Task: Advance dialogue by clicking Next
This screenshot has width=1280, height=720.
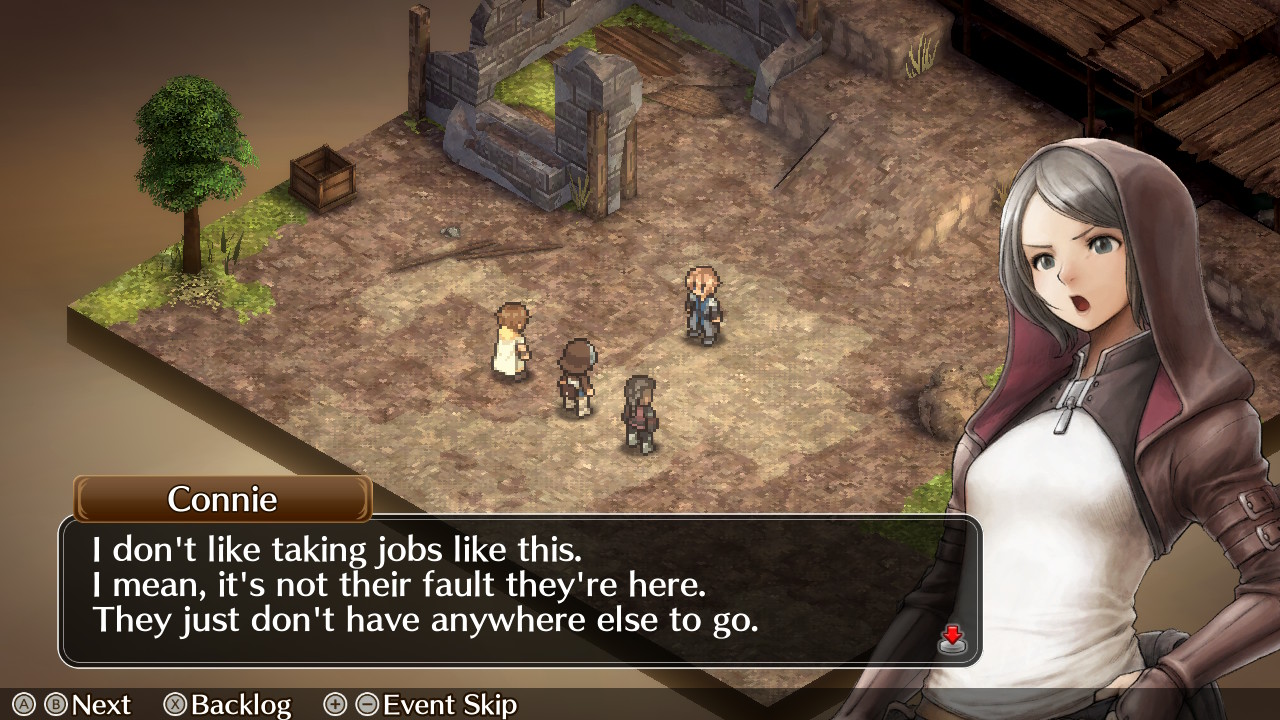Action: 100,705
